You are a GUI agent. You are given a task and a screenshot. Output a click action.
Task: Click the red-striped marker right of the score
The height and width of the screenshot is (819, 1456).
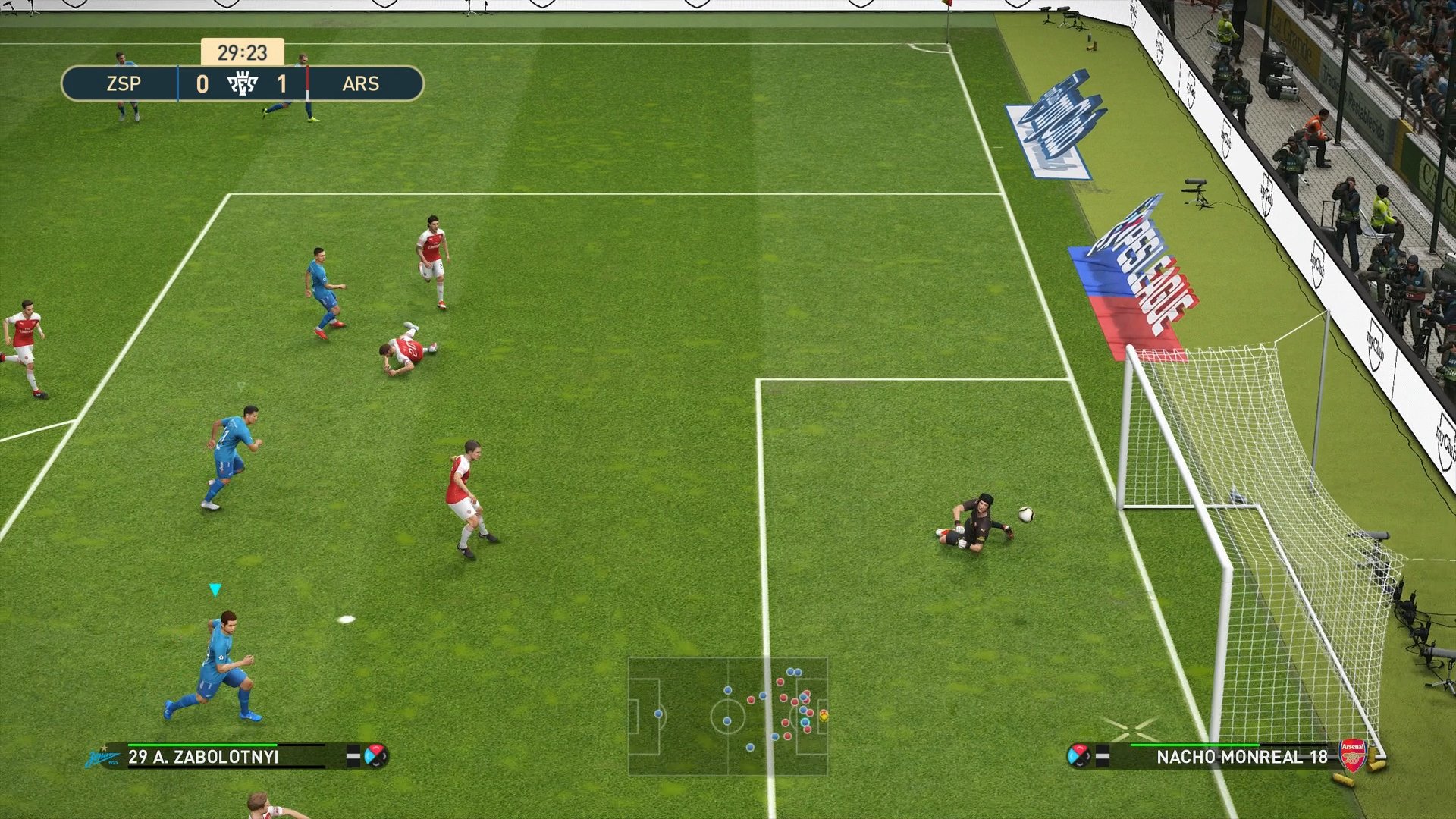(x=307, y=83)
